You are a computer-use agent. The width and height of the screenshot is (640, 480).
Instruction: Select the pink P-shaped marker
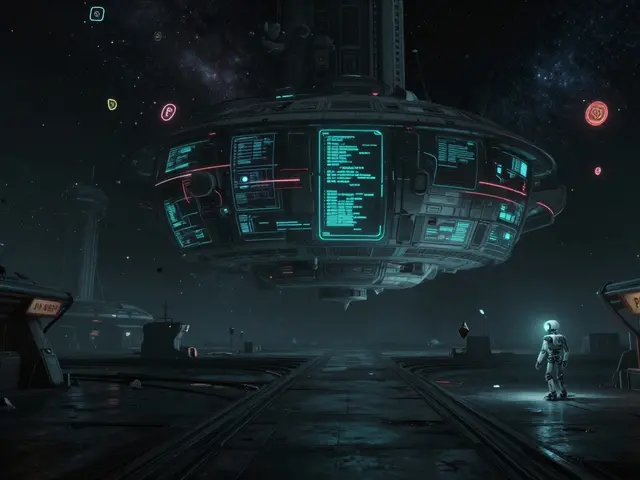tap(168, 112)
